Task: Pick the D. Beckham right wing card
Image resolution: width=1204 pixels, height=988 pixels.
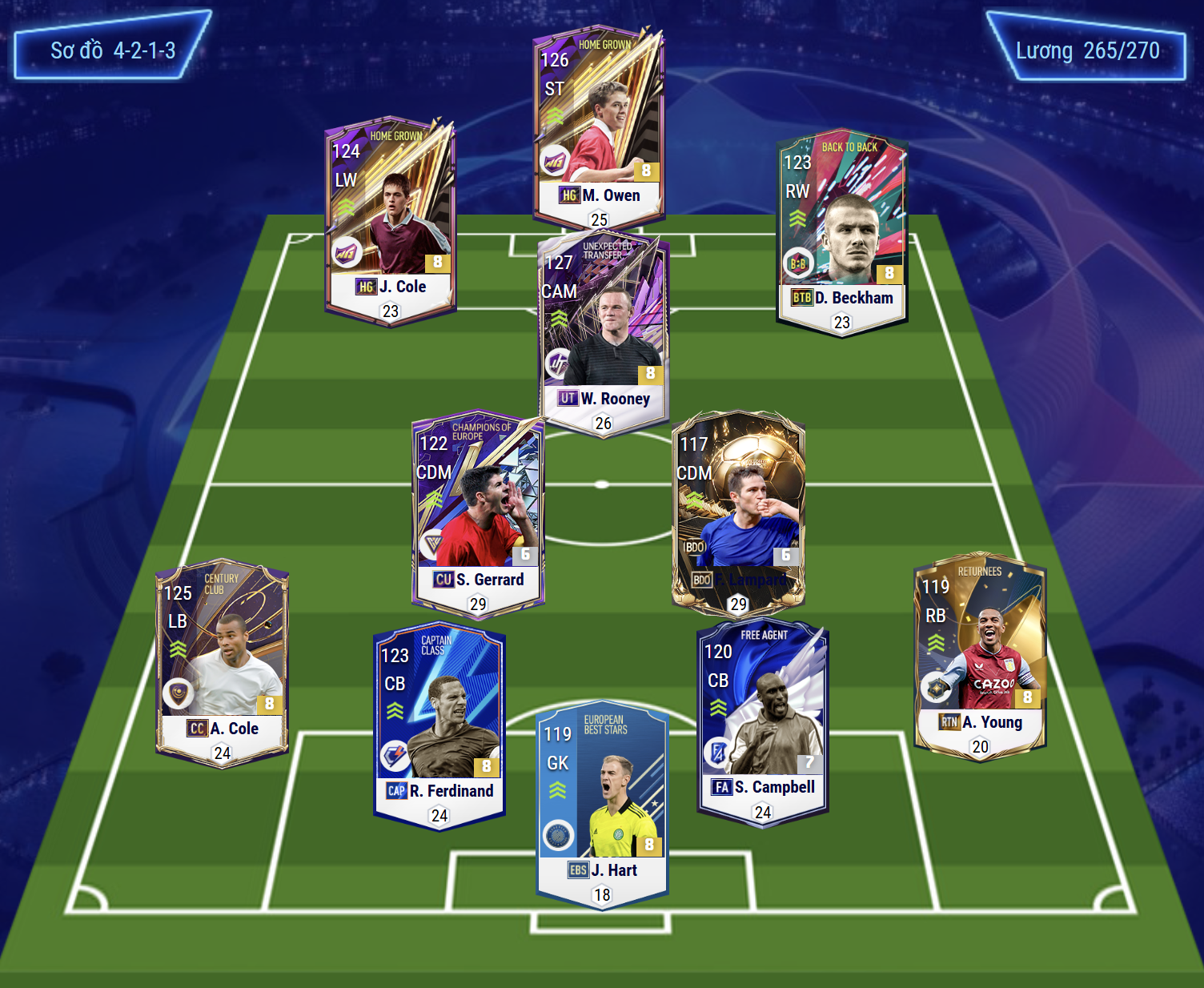Action: [x=842, y=234]
